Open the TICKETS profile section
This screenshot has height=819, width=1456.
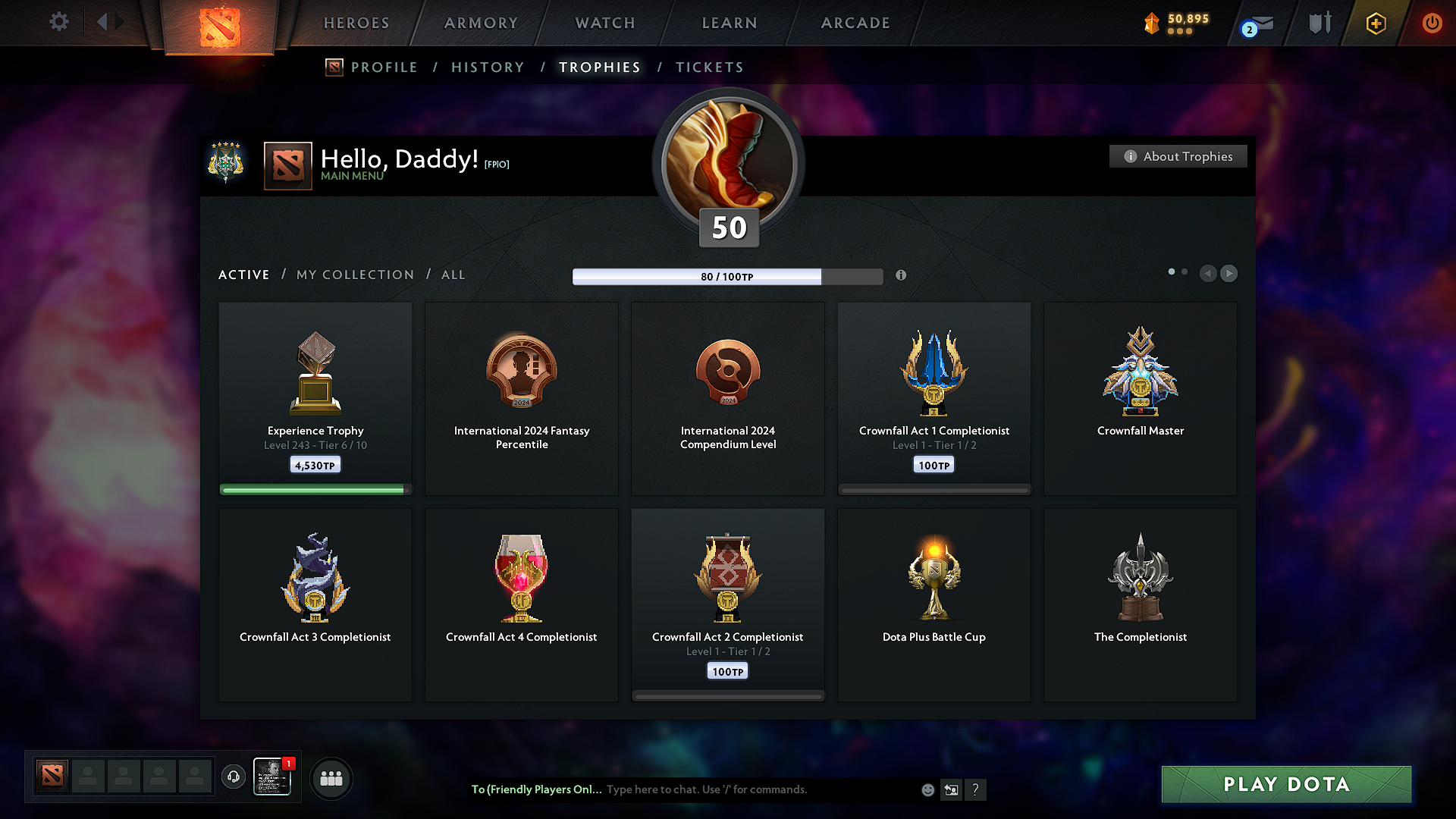pos(709,67)
